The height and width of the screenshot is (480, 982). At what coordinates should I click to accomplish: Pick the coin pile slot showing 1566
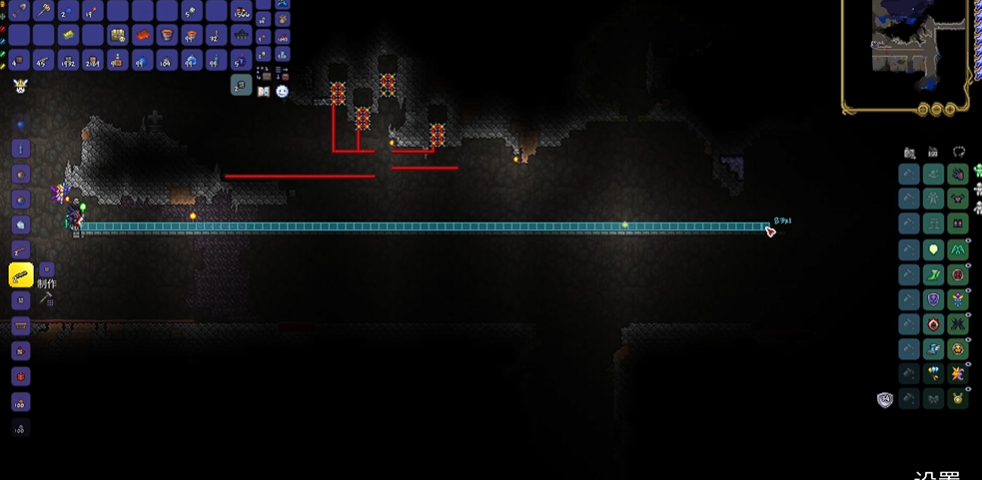[241, 11]
